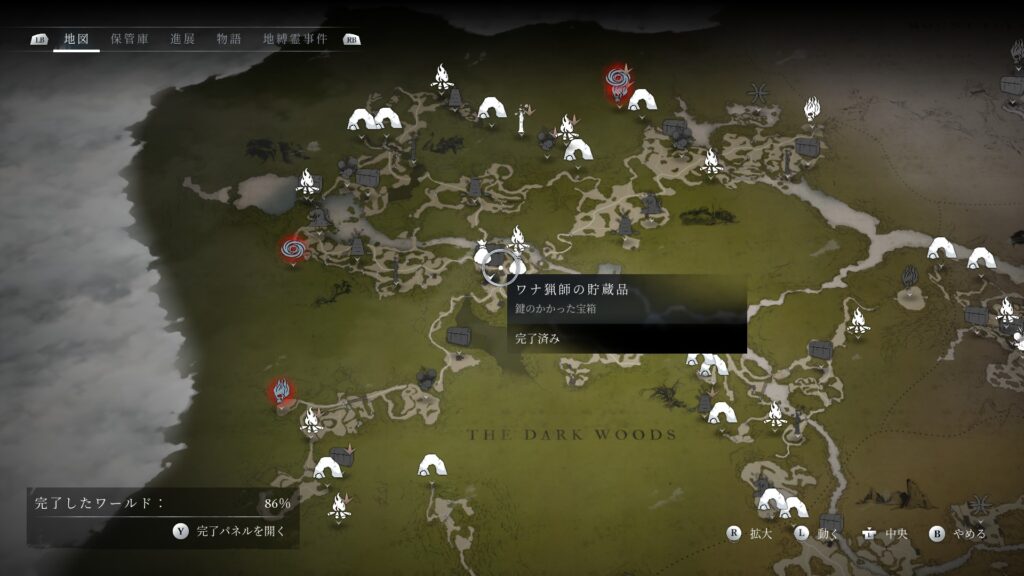Viewport: 1024px width, 576px height.
Task: Select the 進展 tab
Action: pyautogui.click(x=182, y=39)
